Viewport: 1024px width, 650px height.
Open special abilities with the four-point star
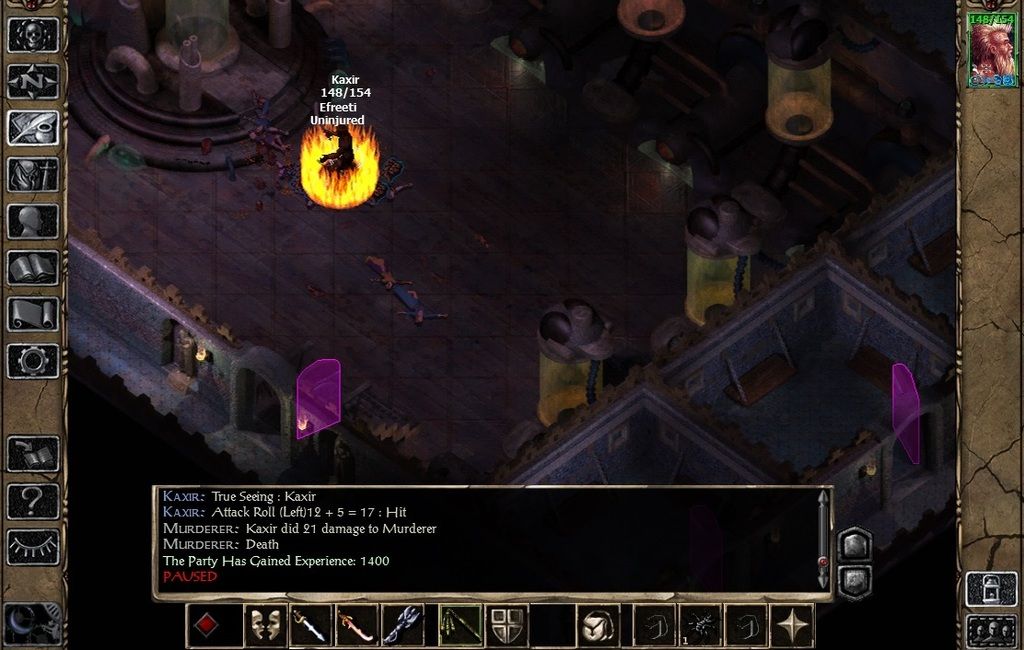coord(793,626)
